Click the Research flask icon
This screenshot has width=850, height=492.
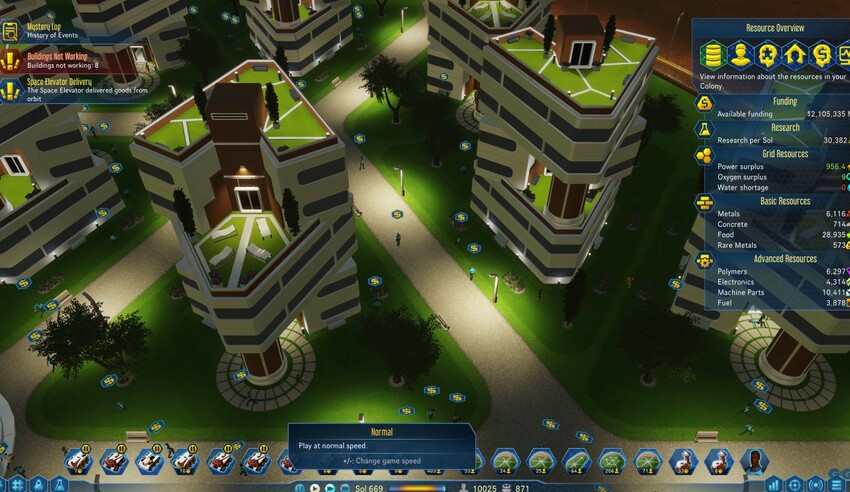(x=705, y=131)
